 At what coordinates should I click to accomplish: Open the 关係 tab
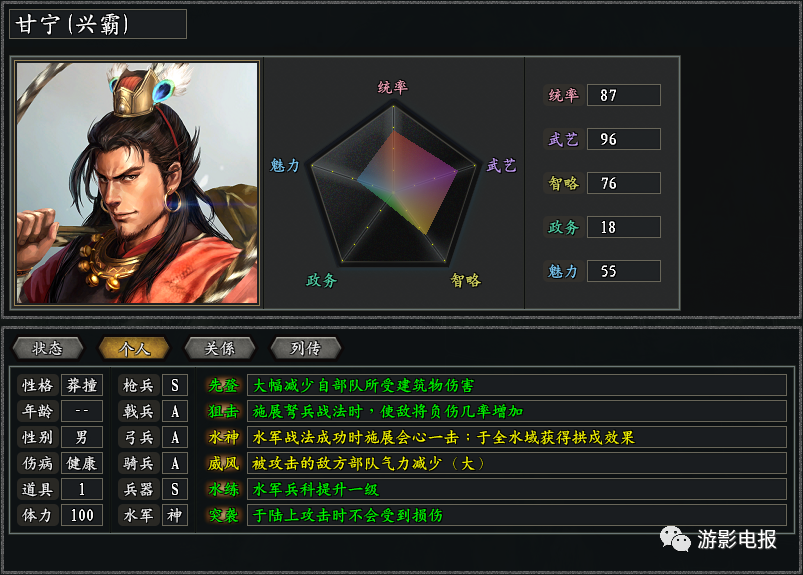click(220, 348)
